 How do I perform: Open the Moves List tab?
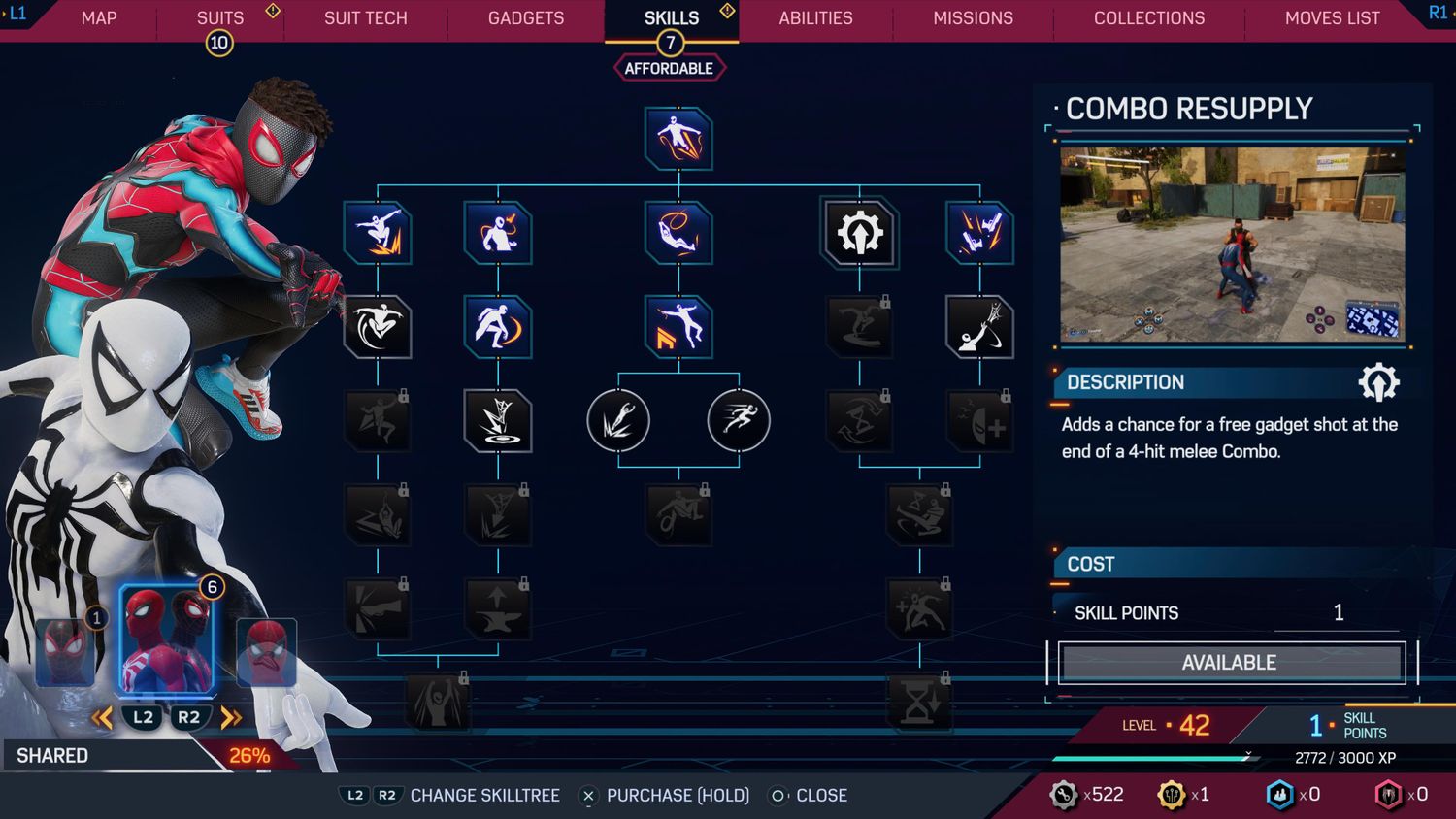(x=1332, y=18)
